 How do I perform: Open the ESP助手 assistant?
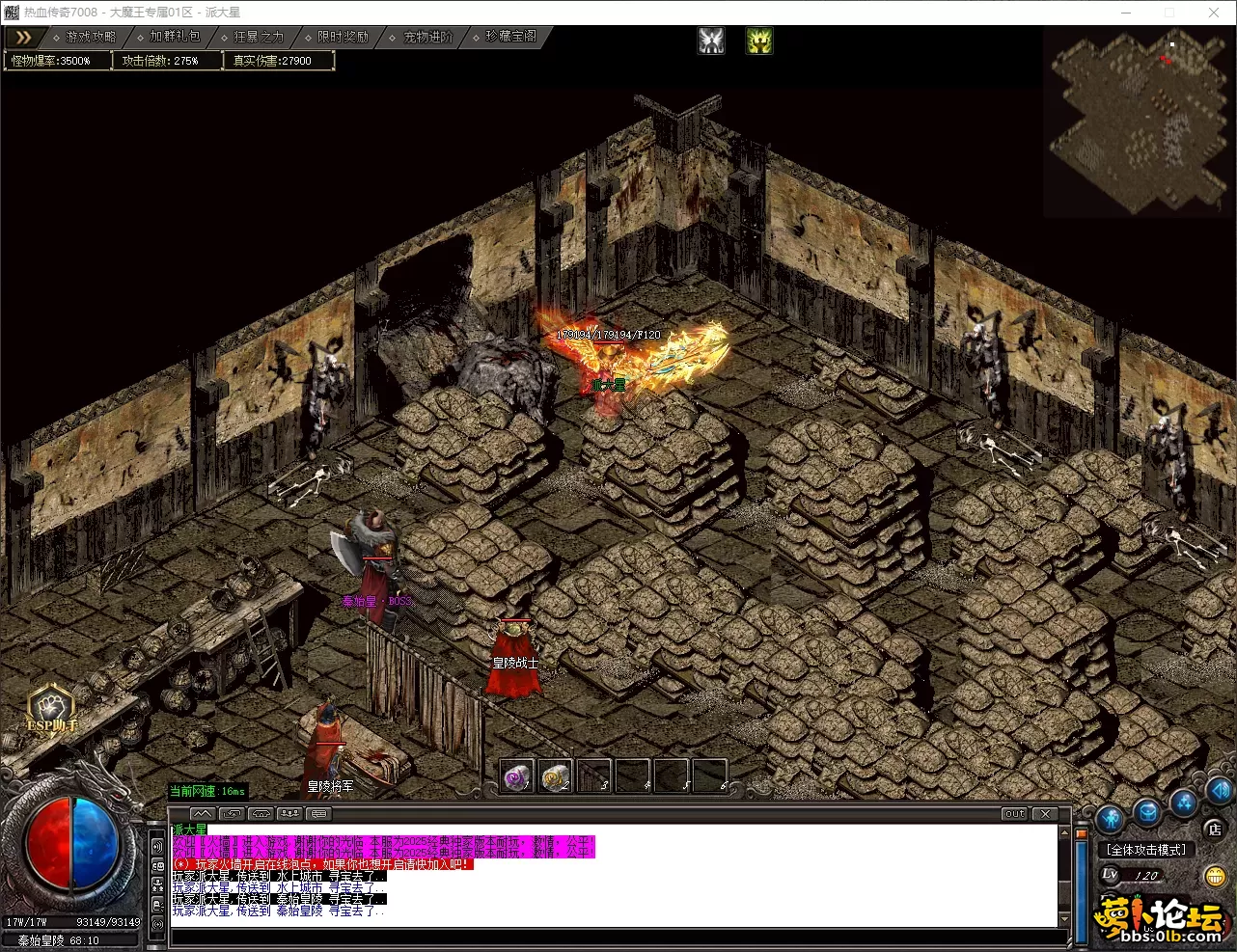(x=51, y=709)
